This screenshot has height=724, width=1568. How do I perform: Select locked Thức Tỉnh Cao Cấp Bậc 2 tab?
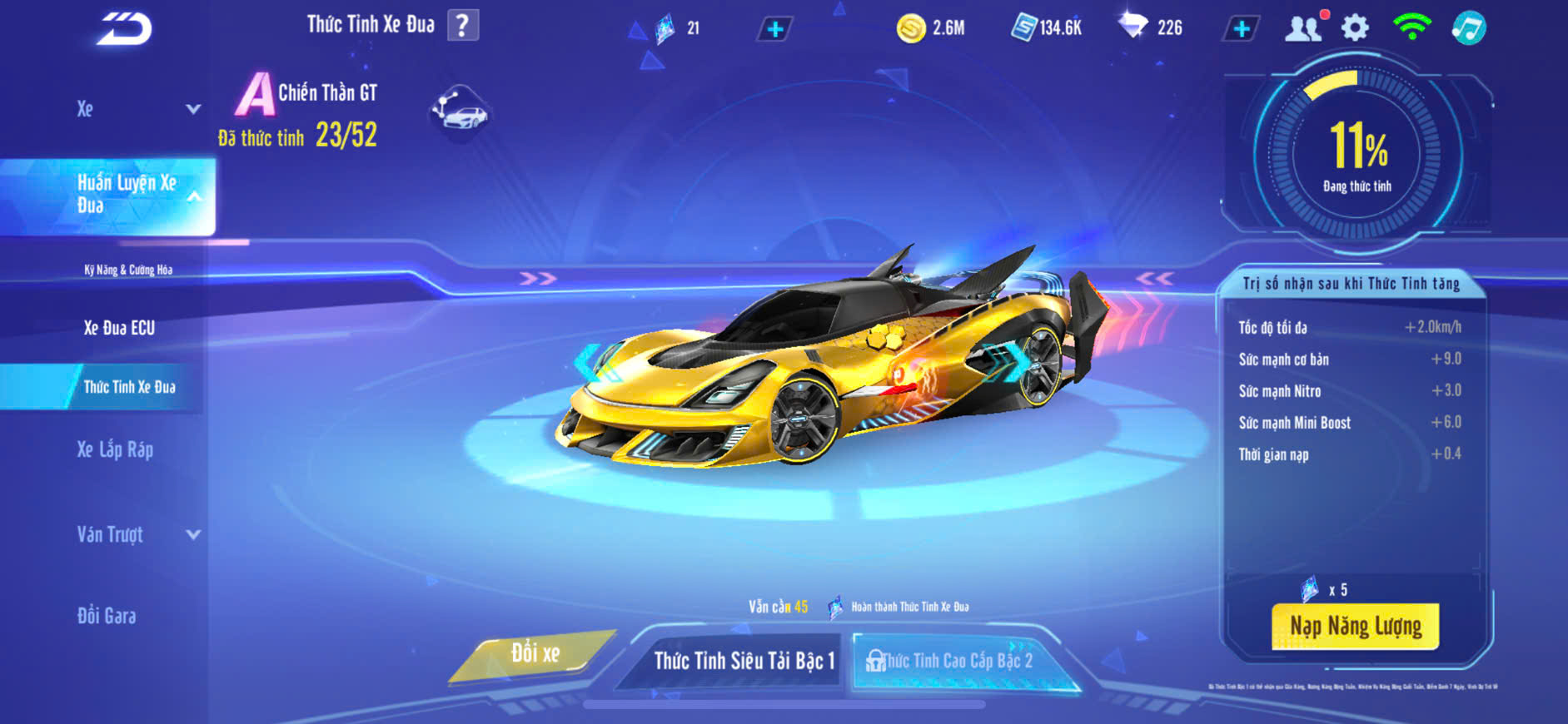[x=958, y=661]
